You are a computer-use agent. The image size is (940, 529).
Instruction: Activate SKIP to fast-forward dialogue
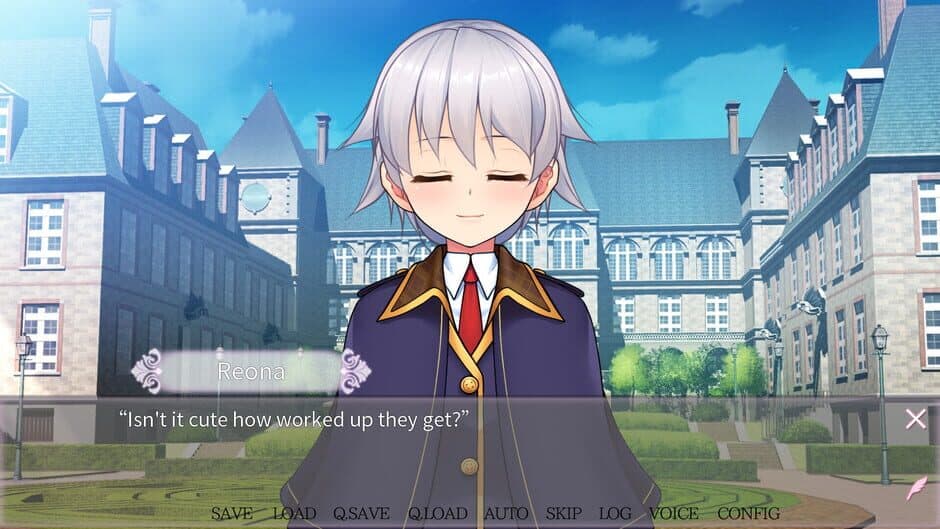(564, 514)
